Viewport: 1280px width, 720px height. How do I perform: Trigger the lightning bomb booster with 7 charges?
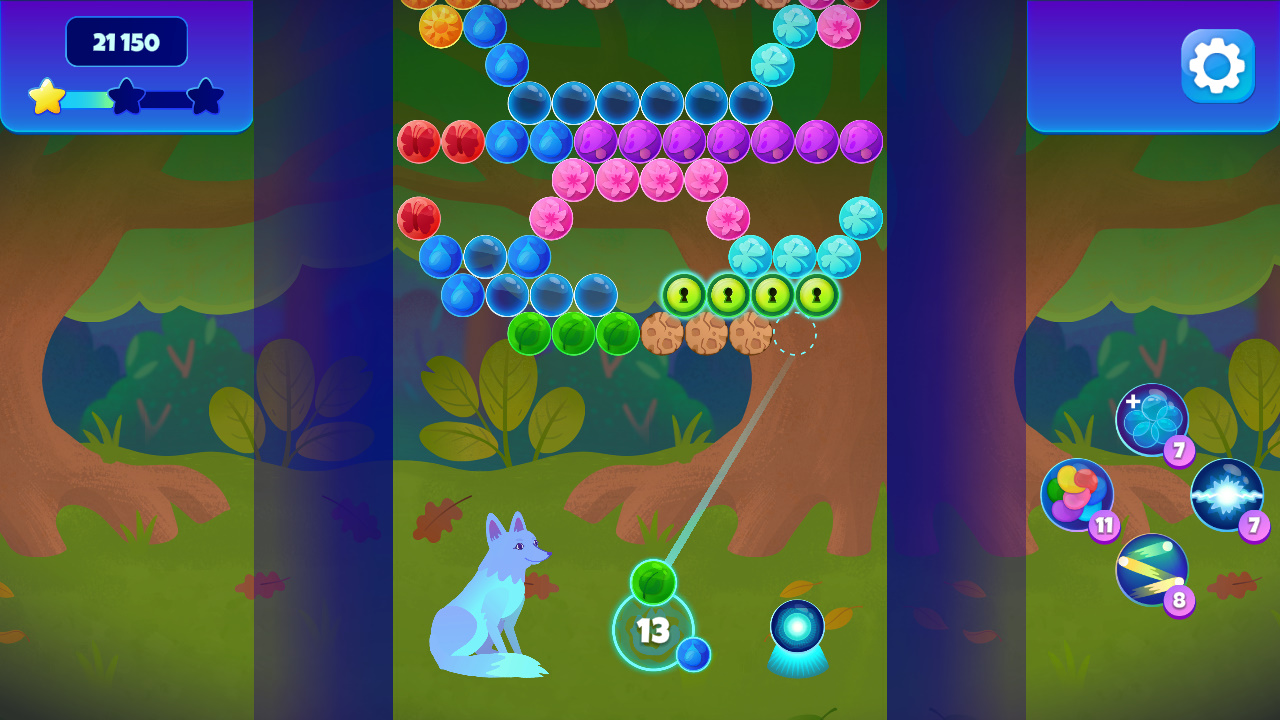pos(1228,493)
